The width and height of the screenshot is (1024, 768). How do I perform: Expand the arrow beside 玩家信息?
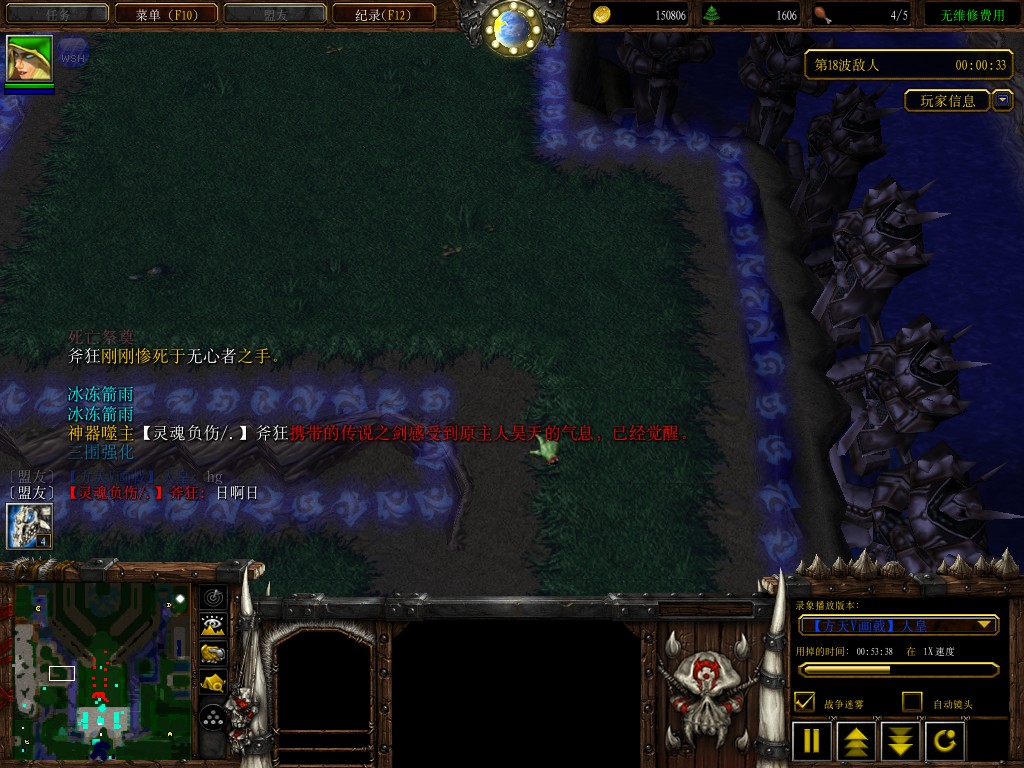[x=1002, y=100]
